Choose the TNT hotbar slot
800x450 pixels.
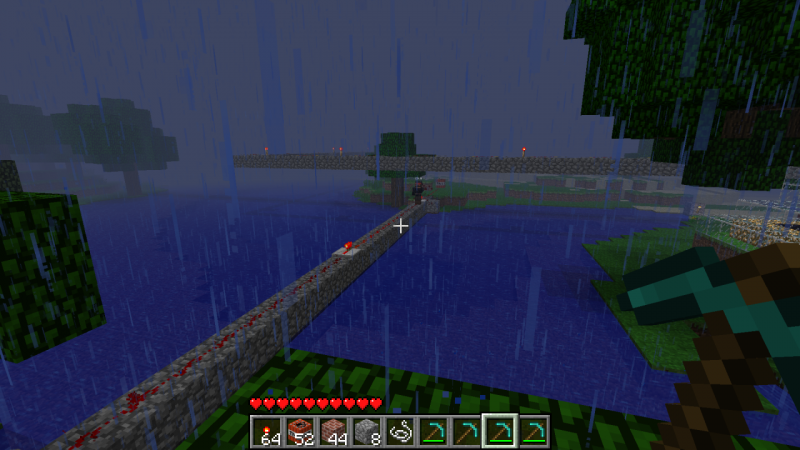point(300,431)
